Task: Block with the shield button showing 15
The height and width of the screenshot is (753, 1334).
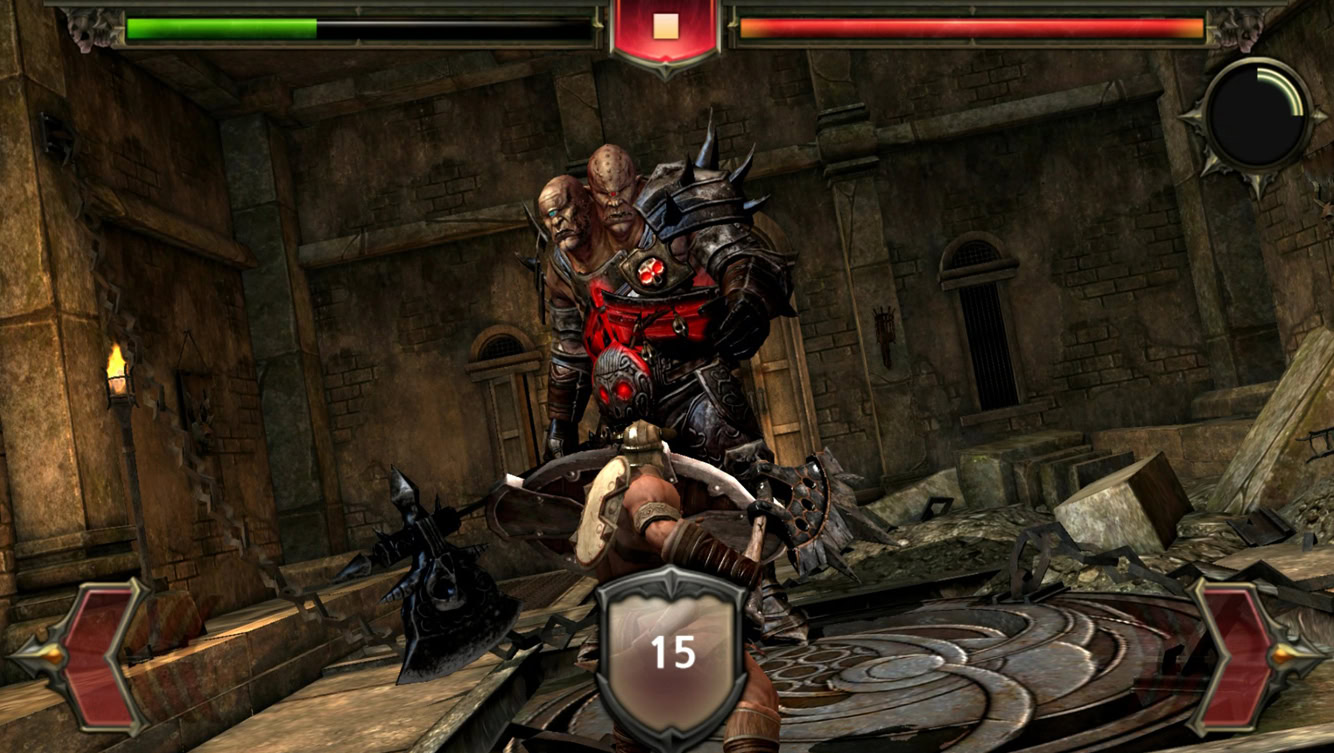Action: click(672, 650)
